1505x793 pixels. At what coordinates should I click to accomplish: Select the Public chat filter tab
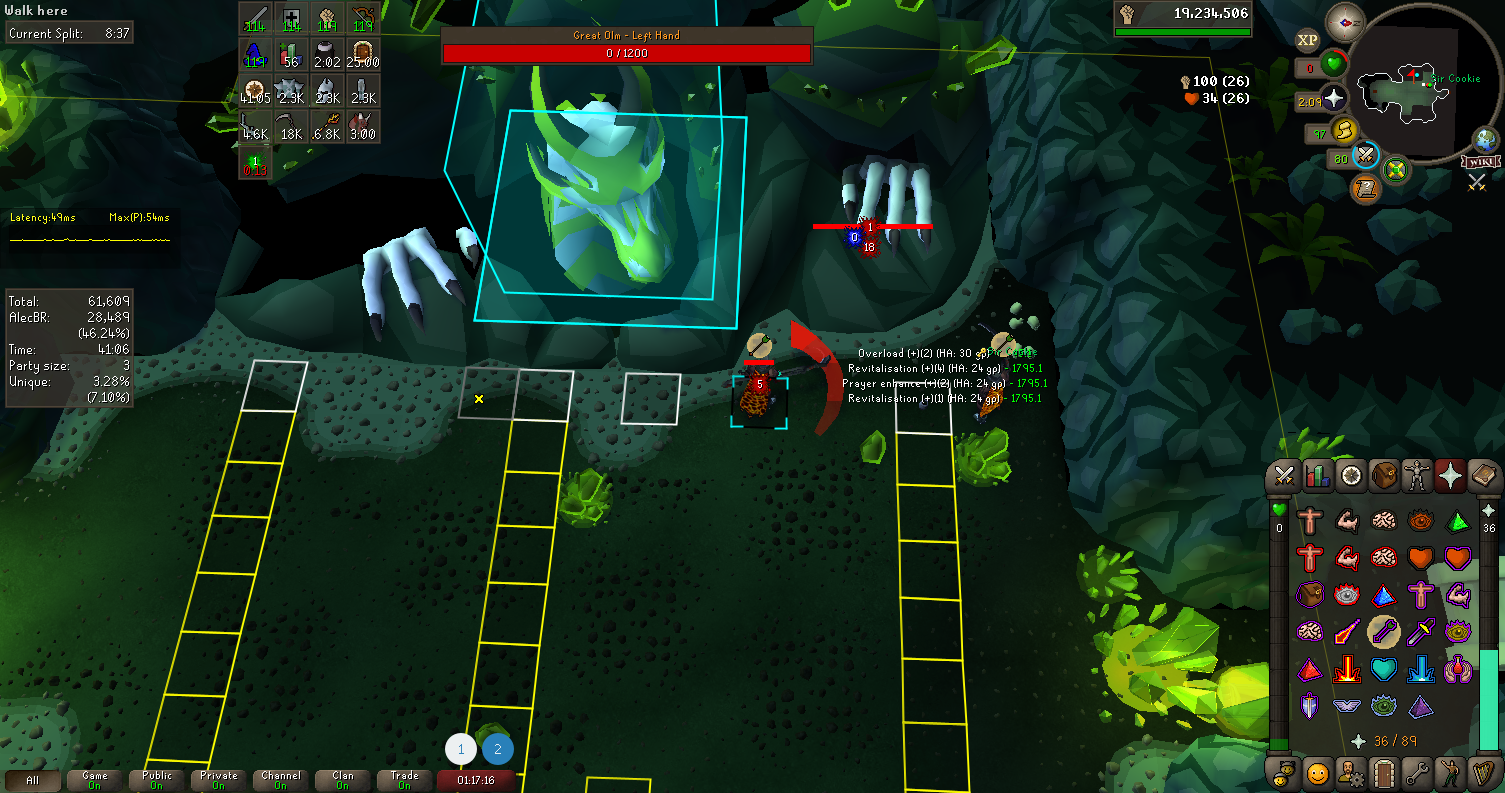[157, 780]
